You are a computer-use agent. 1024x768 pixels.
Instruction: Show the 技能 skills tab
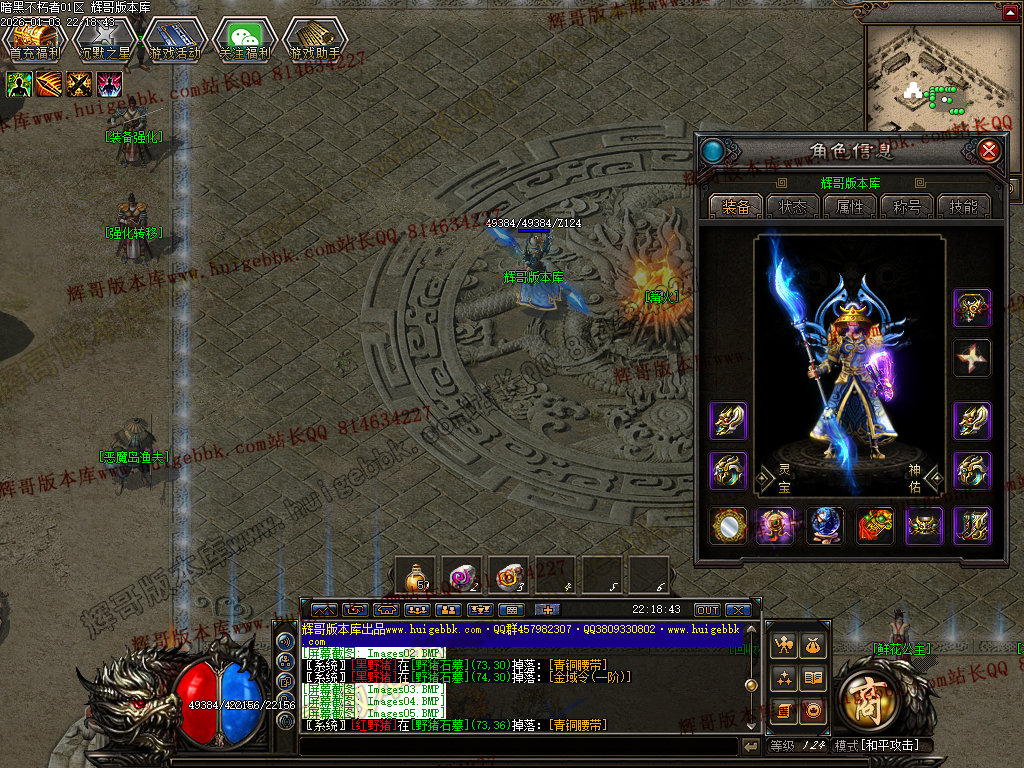click(964, 206)
